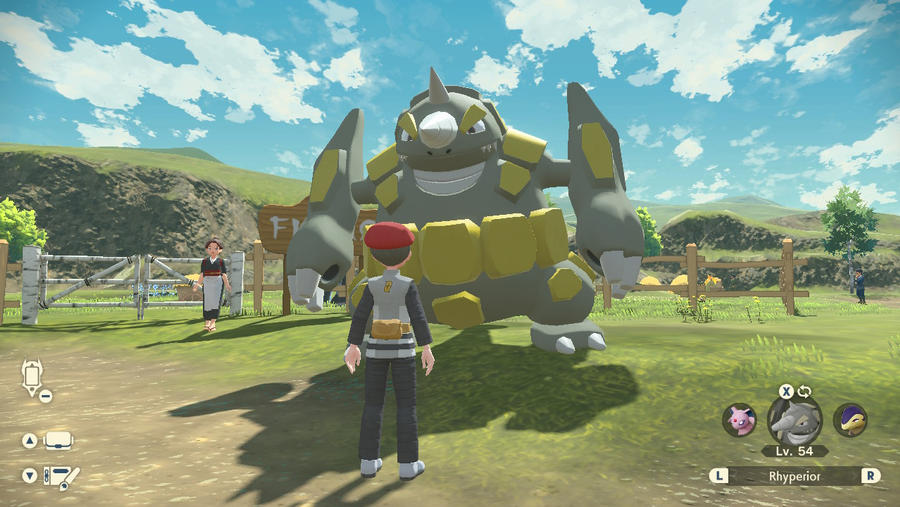Choose the Cyndaquil party portrait
The width and height of the screenshot is (900, 507).
click(x=850, y=420)
